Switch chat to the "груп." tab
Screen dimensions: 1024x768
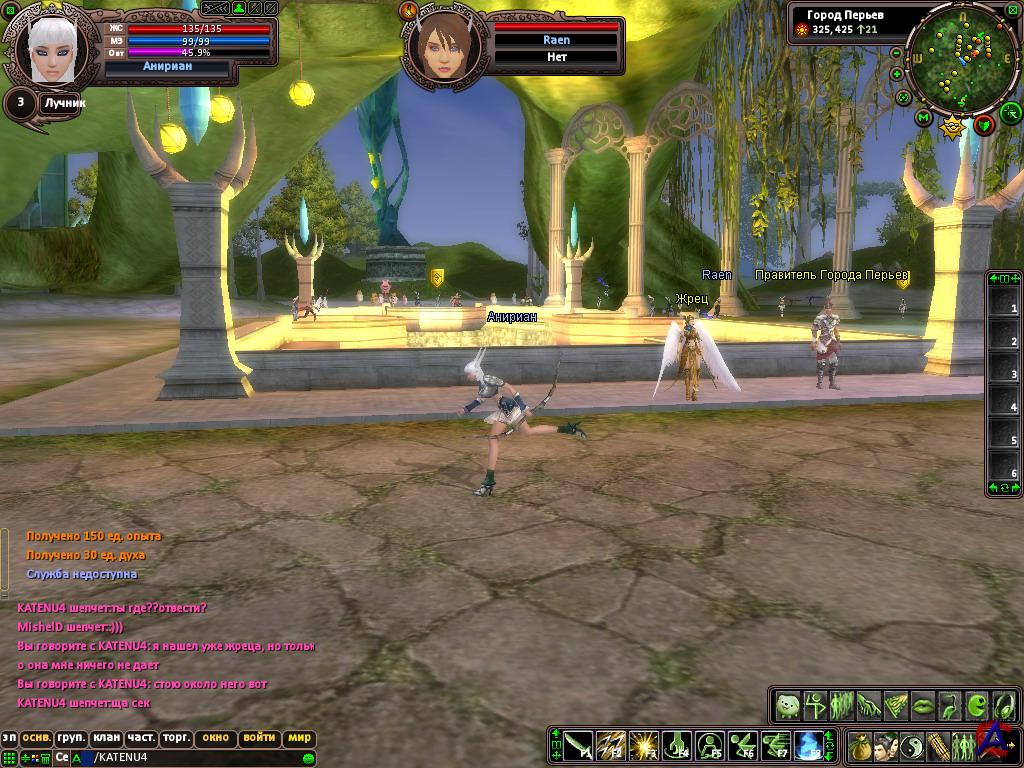71,738
